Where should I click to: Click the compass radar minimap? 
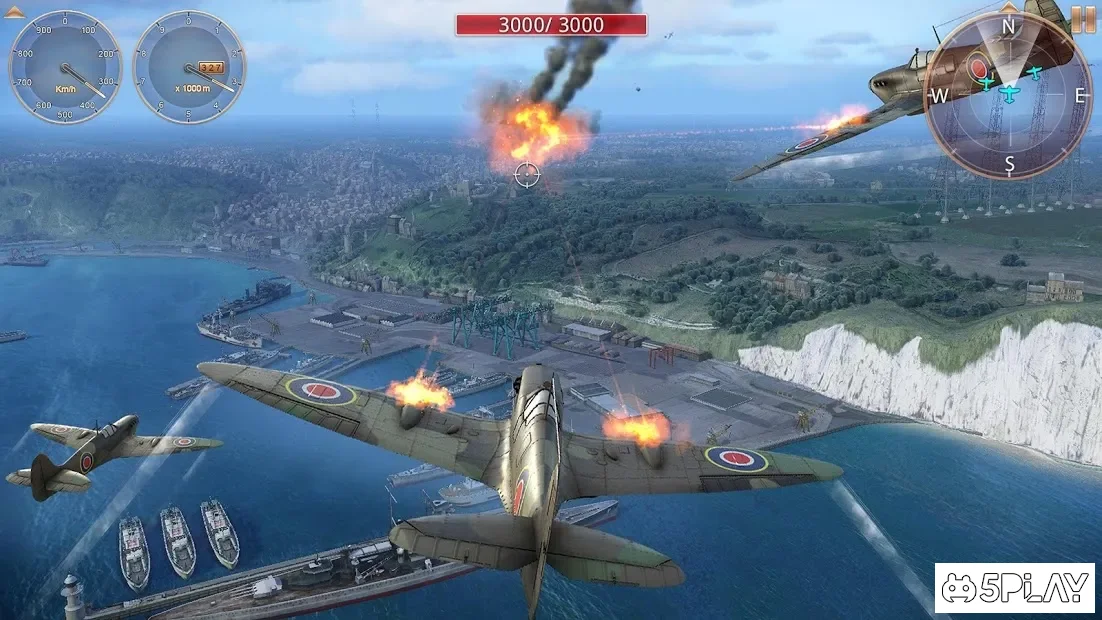tap(1008, 96)
